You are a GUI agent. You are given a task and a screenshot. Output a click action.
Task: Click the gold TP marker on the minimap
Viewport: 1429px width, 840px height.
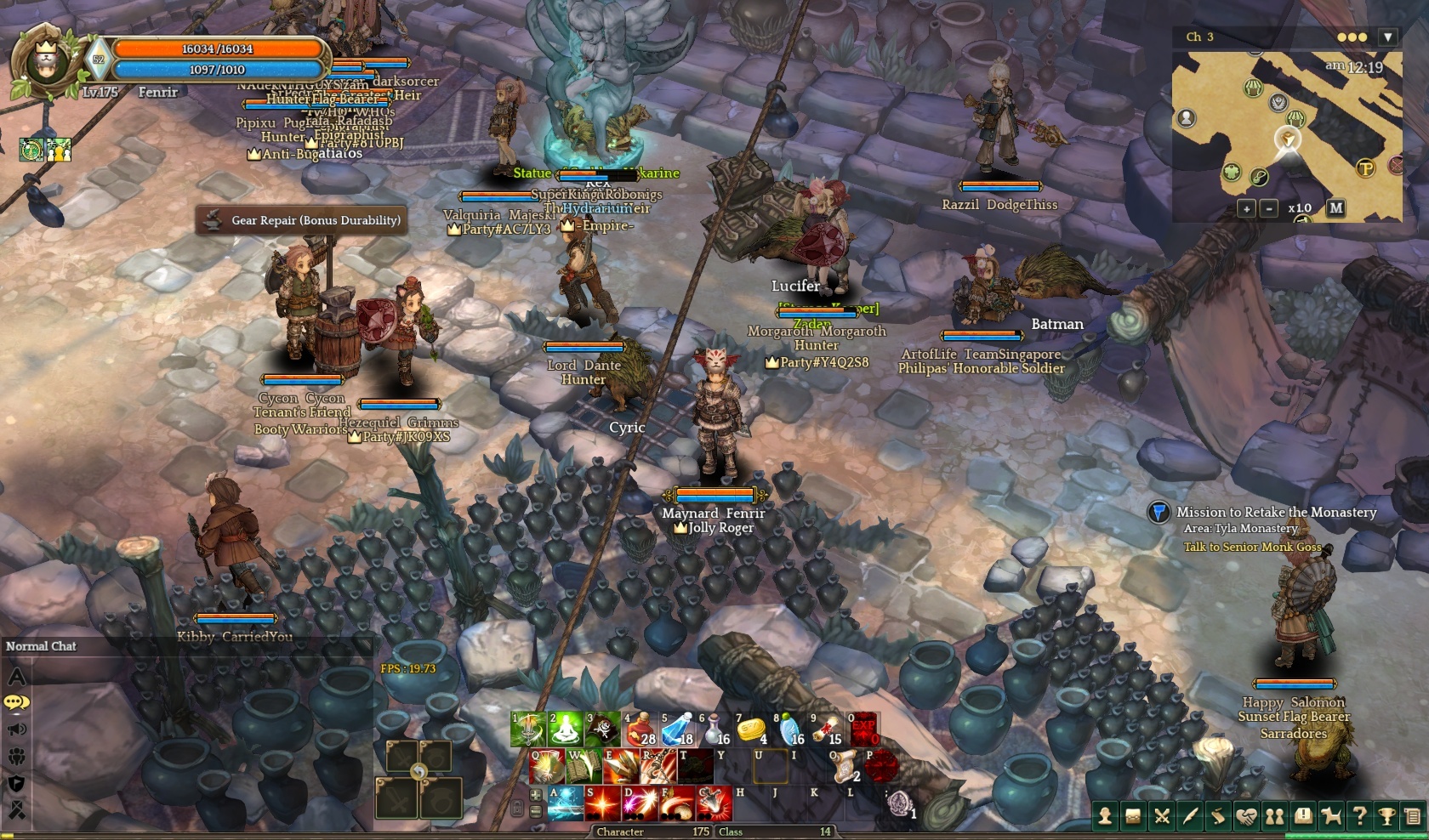(1365, 168)
